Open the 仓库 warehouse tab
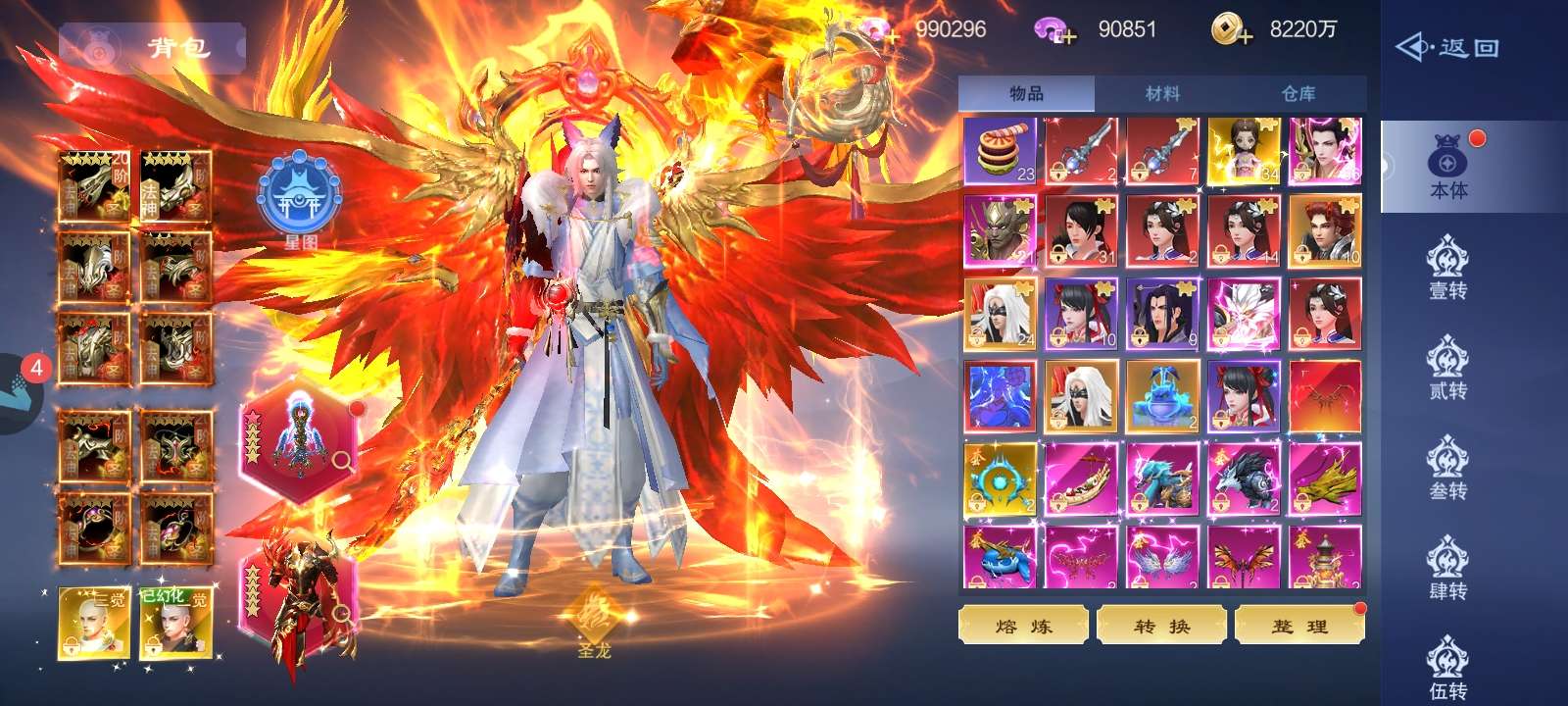This screenshot has height=706, width=1568. point(1298,94)
